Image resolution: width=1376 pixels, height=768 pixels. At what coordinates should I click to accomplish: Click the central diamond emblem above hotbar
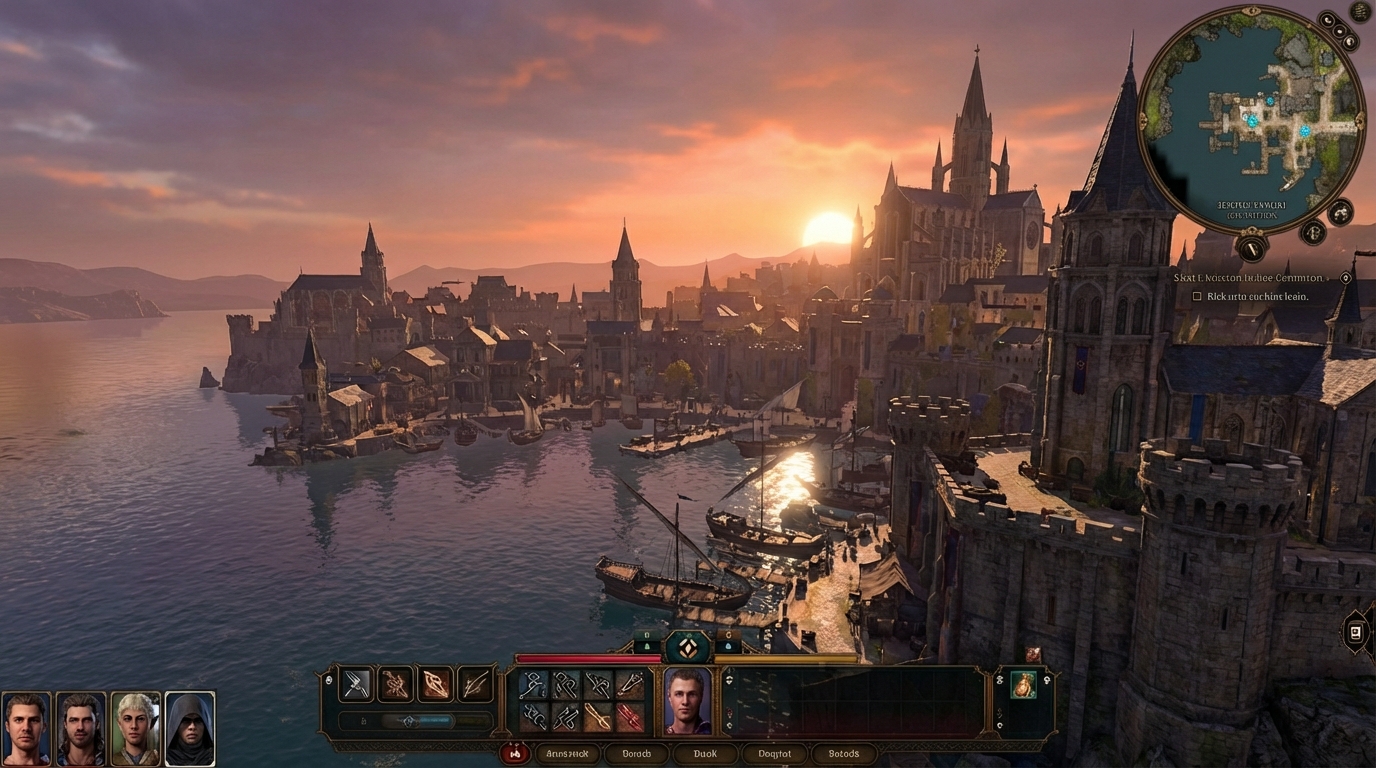(688, 648)
